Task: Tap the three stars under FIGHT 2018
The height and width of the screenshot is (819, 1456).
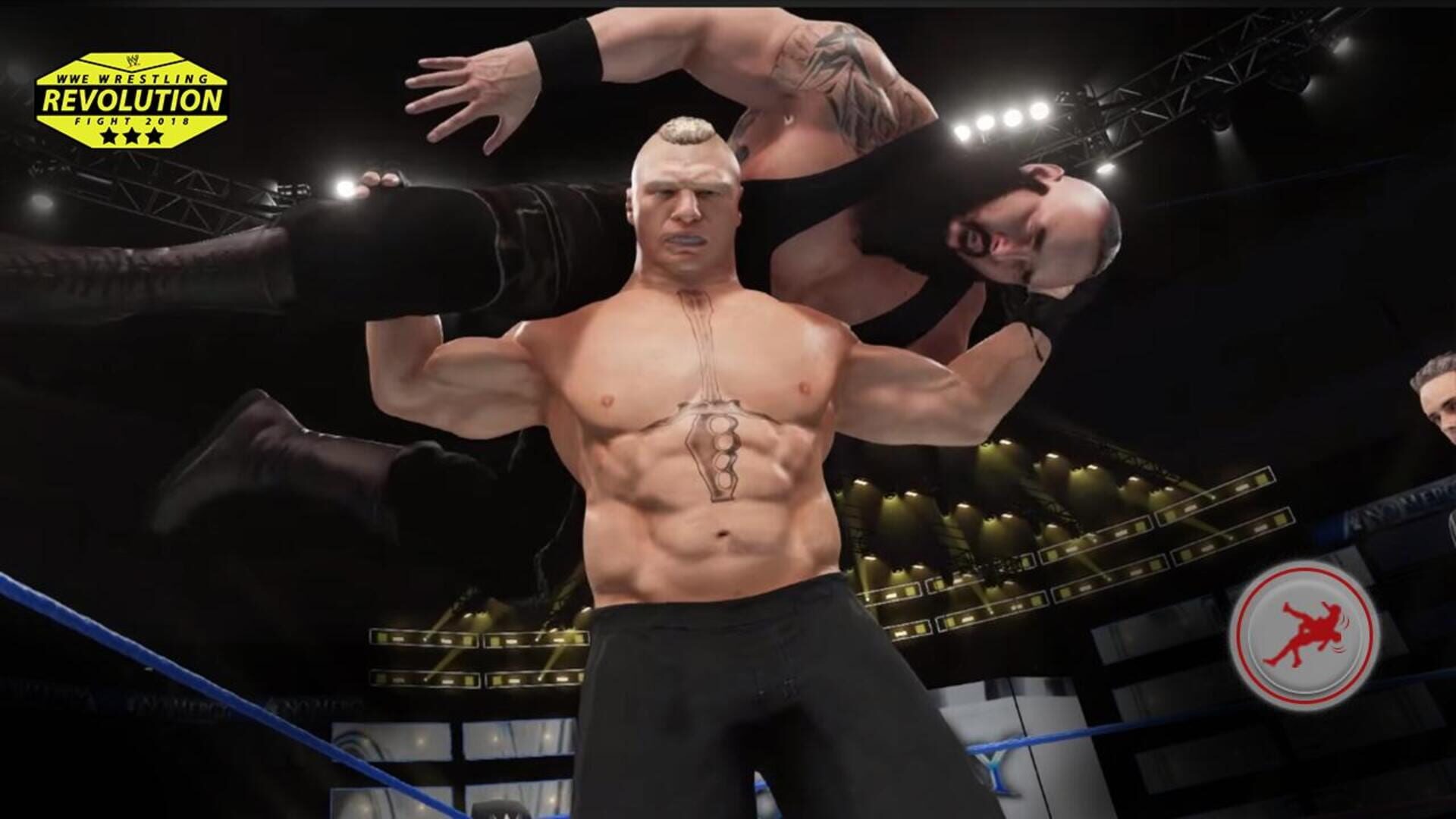Action: tap(133, 135)
